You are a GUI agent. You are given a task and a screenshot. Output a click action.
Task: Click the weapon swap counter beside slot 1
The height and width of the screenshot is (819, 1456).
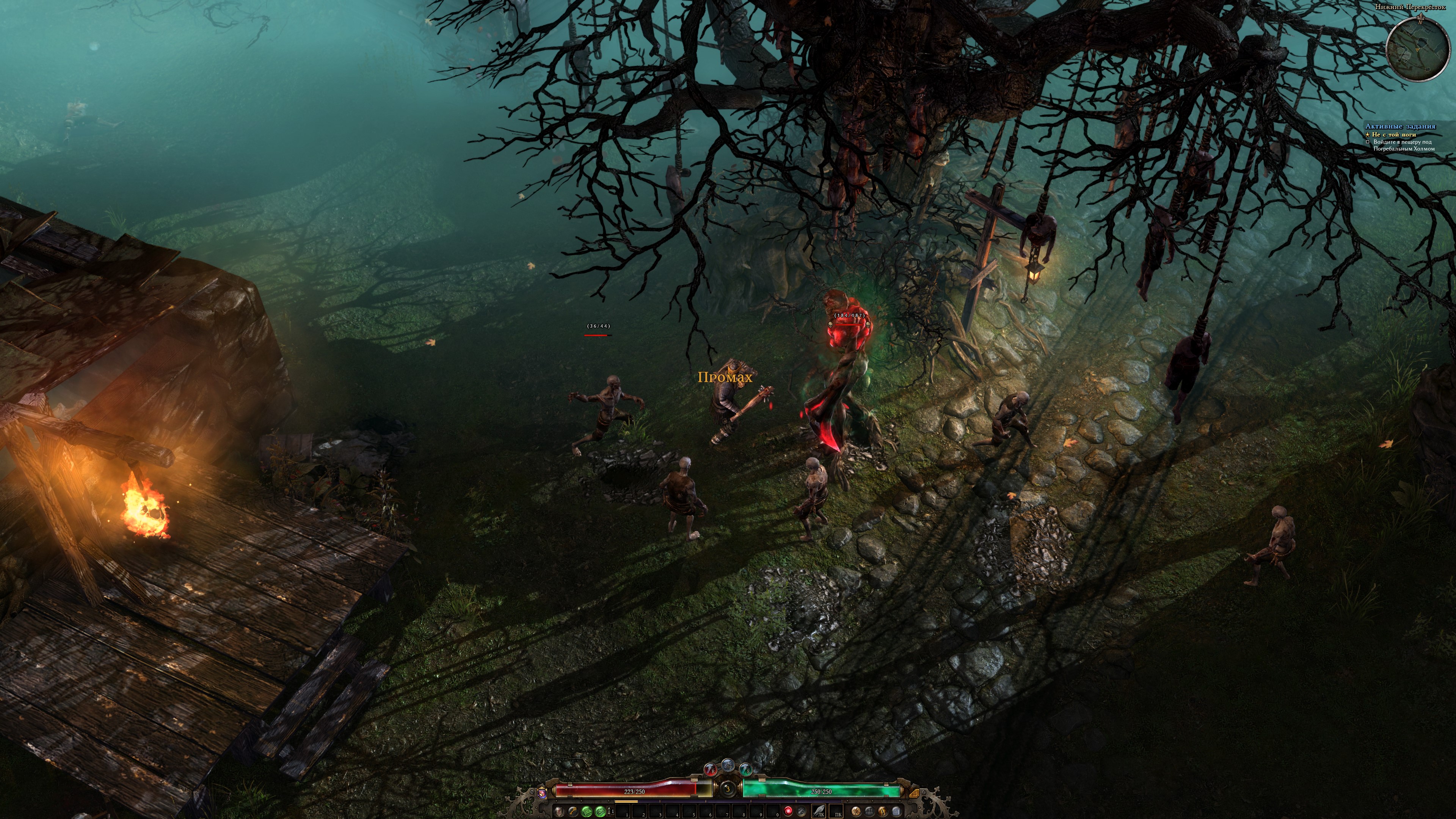pyautogui.click(x=611, y=811)
